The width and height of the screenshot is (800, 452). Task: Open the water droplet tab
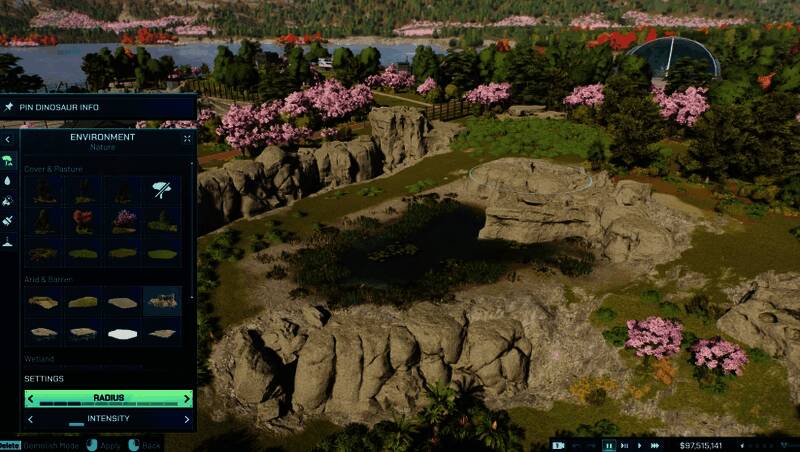tap(9, 181)
